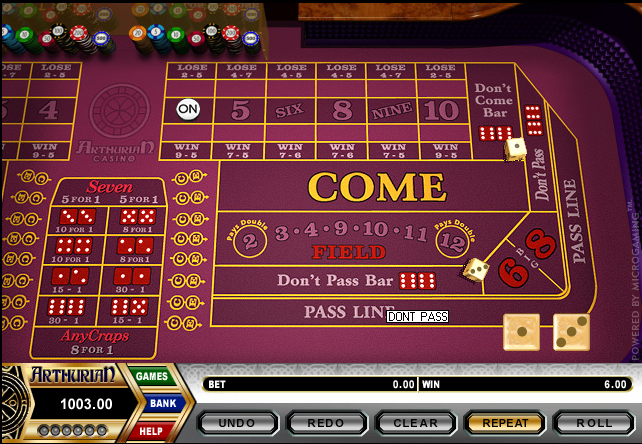This screenshot has width=642, height=444.
Task: Undo the last bet
Action: (238, 423)
